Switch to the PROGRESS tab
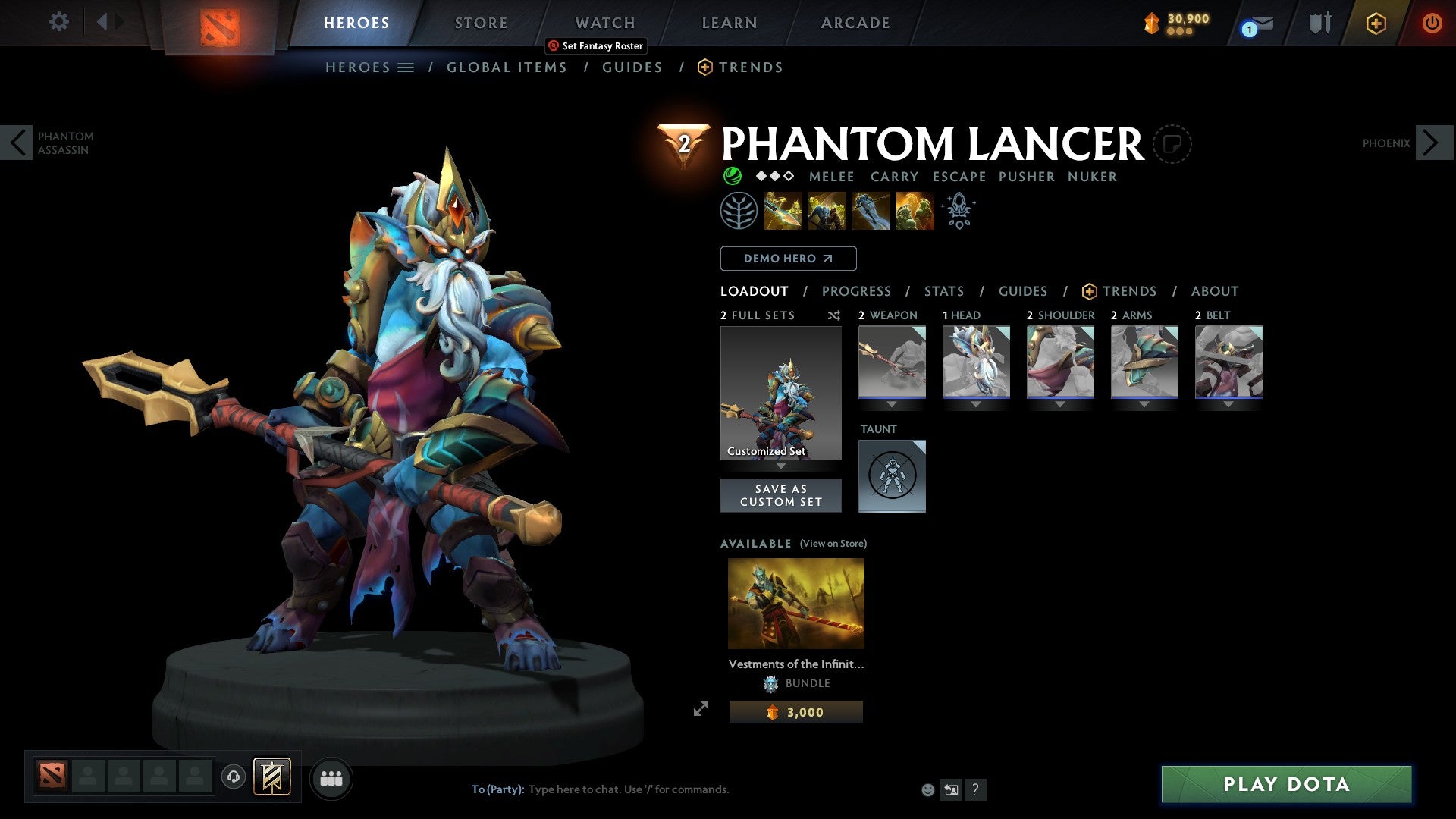 click(x=857, y=291)
